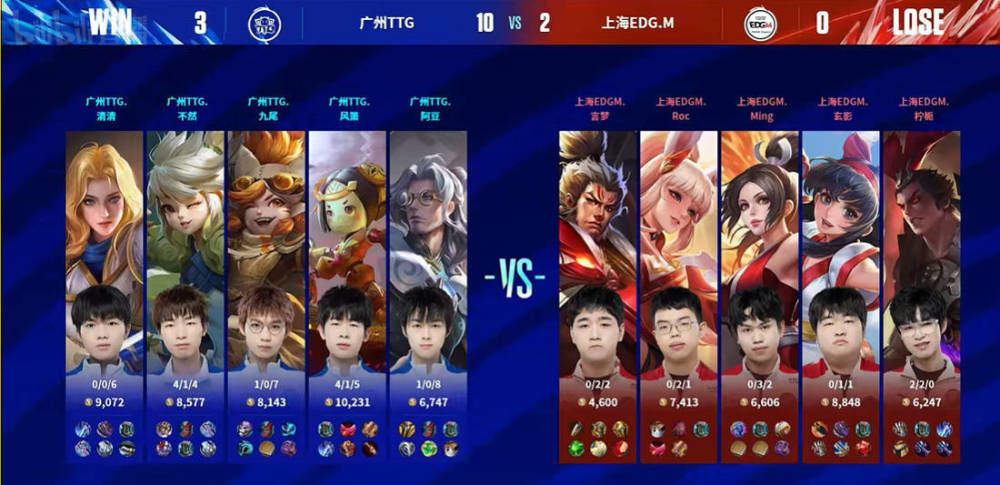Image resolution: width=1000 pixels, height=485 pixels.
Task: Select the 玄影 player card
Action: coord(841,290)
